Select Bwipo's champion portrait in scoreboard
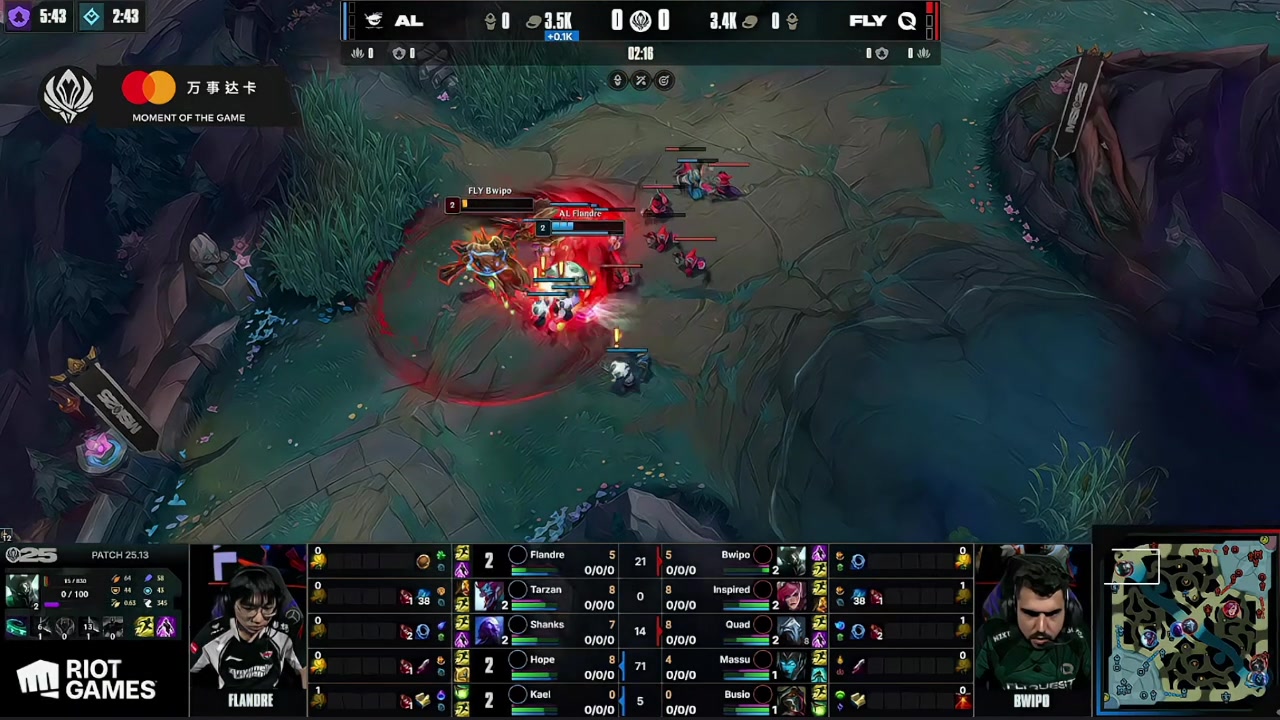 click(791, 561)
